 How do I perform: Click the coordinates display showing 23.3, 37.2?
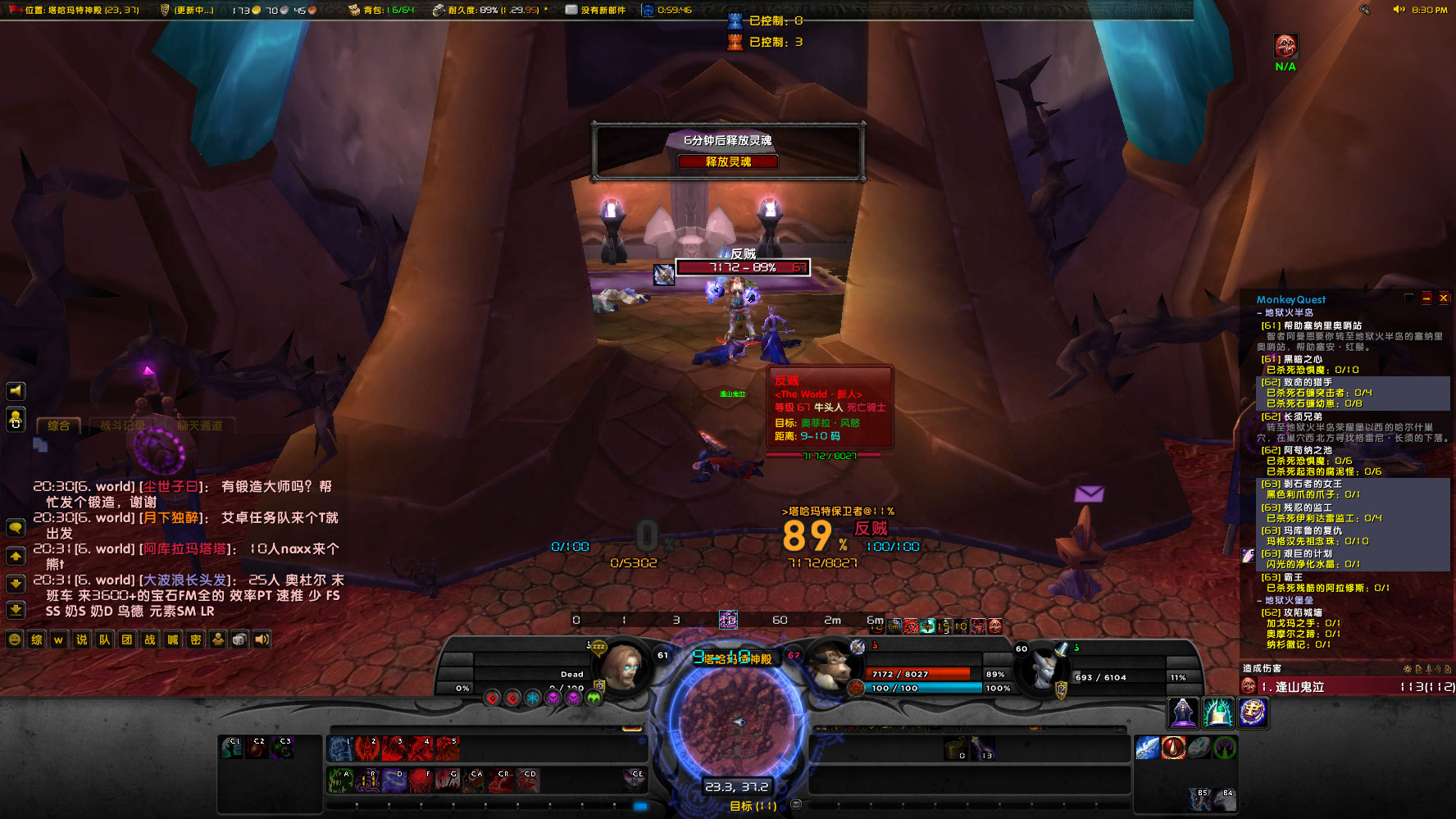pyautogui.click(x=736, y=785)
